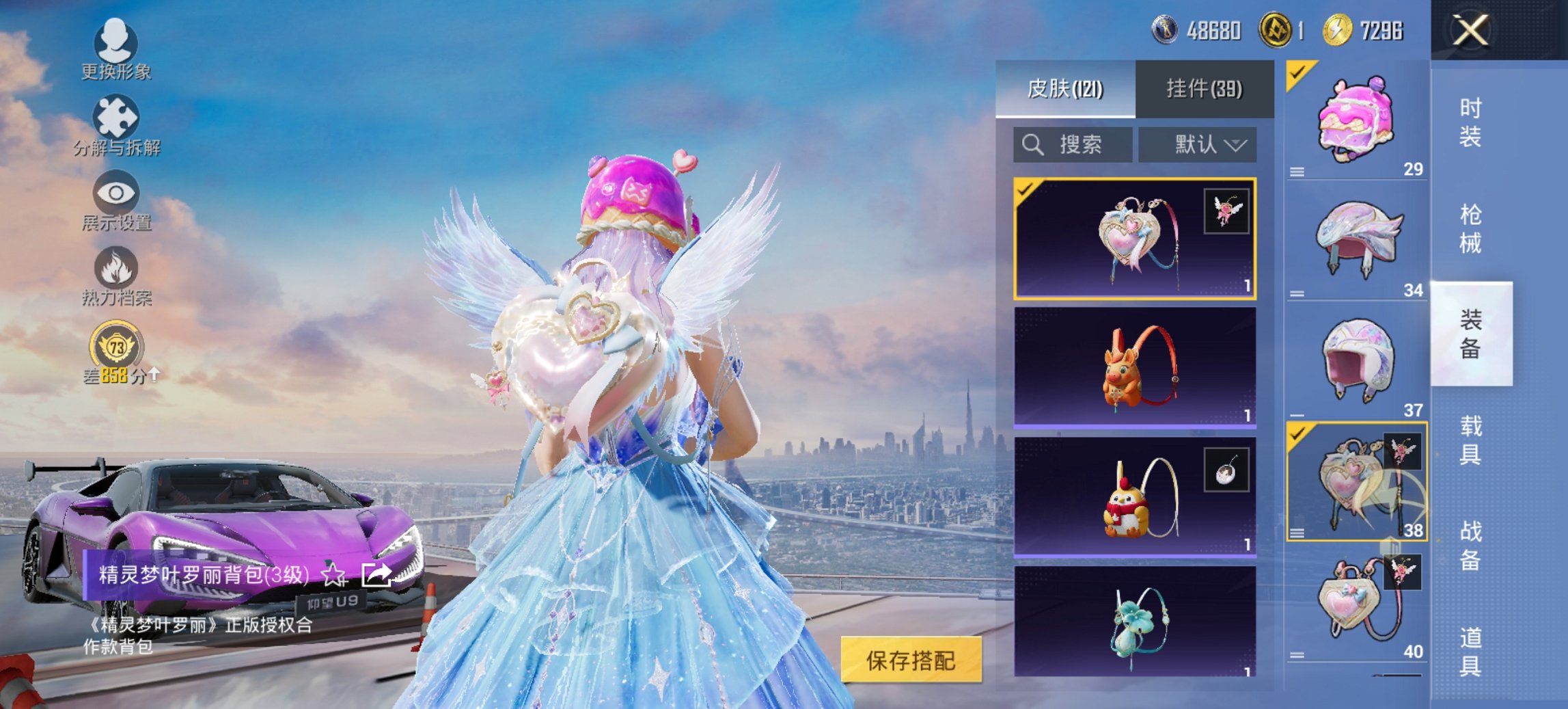This screenshot has height=709, width=1568.
Task: Open 热力档案 flame icon
Action: tap(116, 276)
